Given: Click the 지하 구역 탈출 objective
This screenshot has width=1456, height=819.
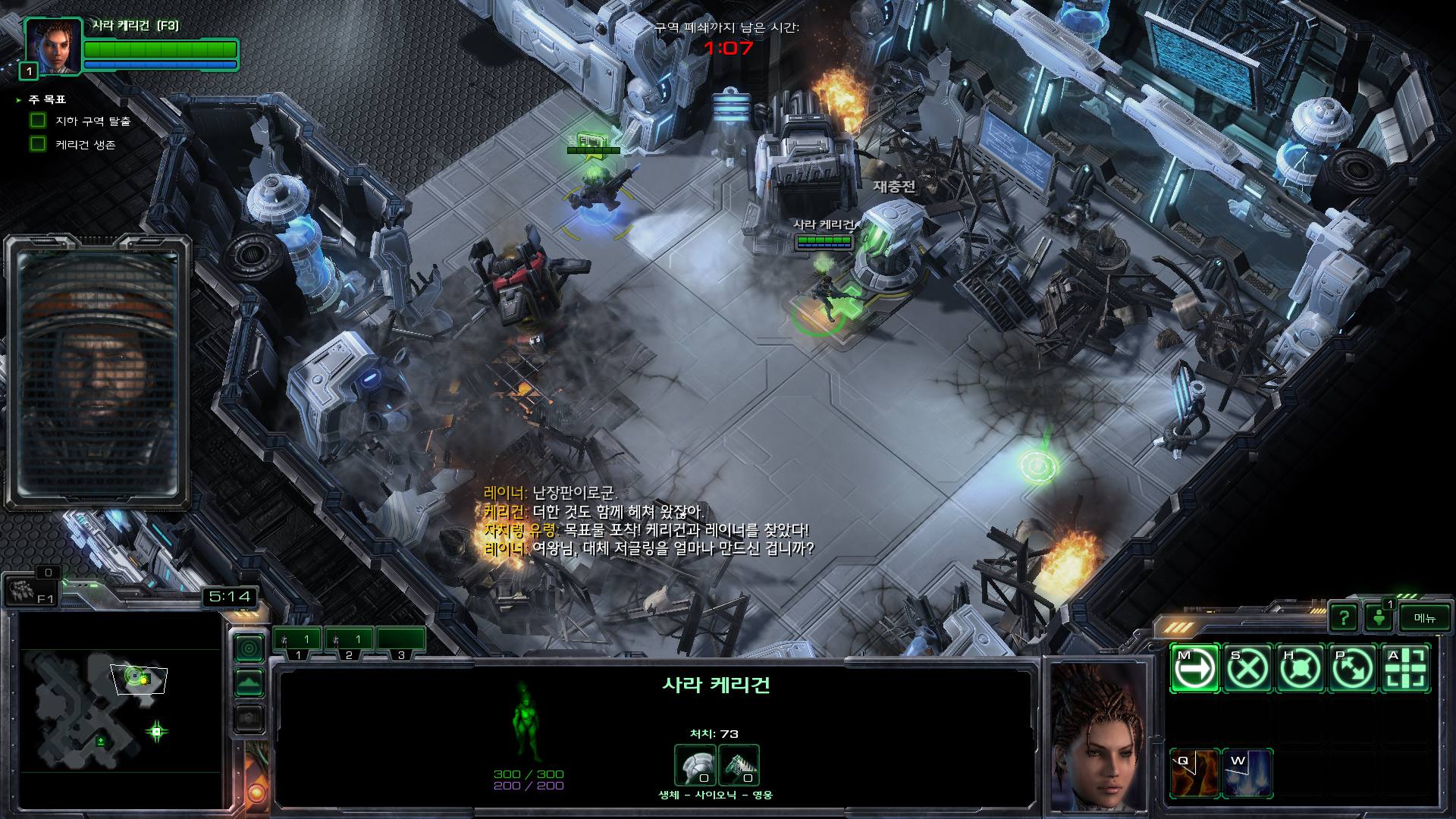Looking at the screenshot, I should click(93, 121).
